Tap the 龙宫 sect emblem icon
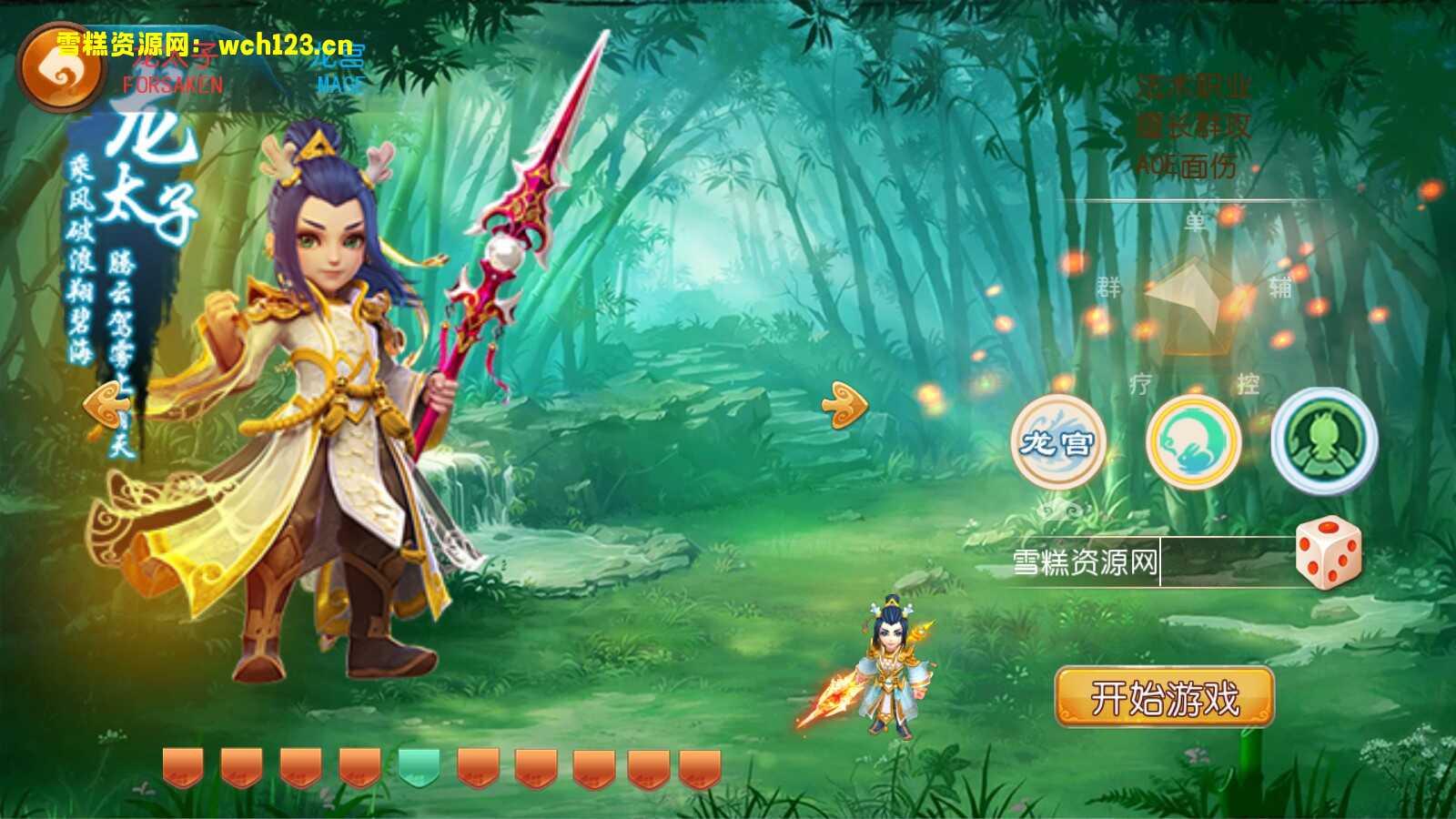Screen dimensions: 1456x819 1061,440
